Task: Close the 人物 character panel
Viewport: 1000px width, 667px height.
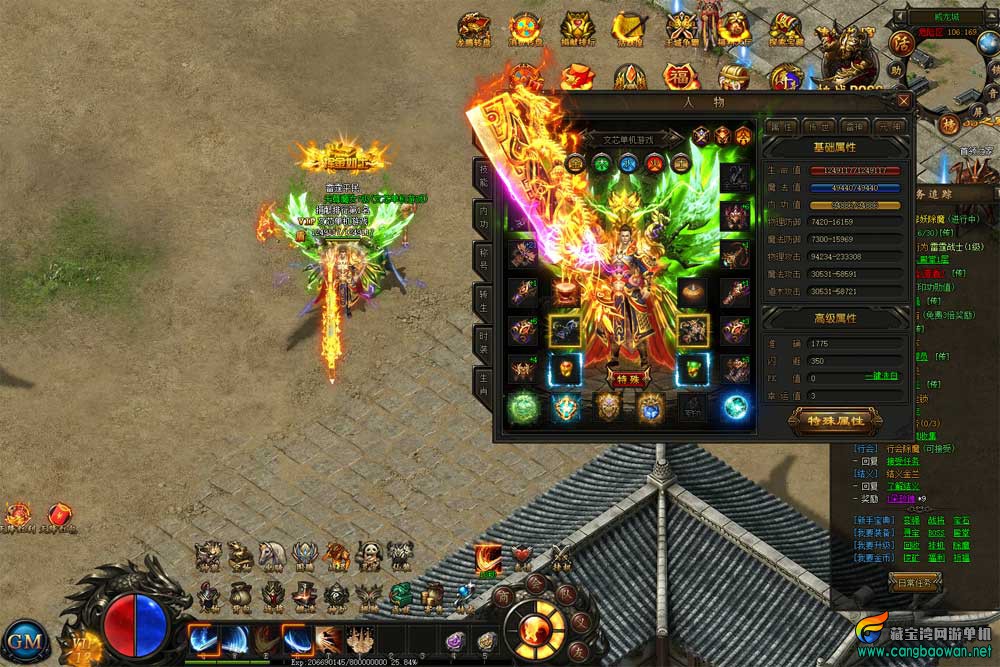Action: coord(904,101)
